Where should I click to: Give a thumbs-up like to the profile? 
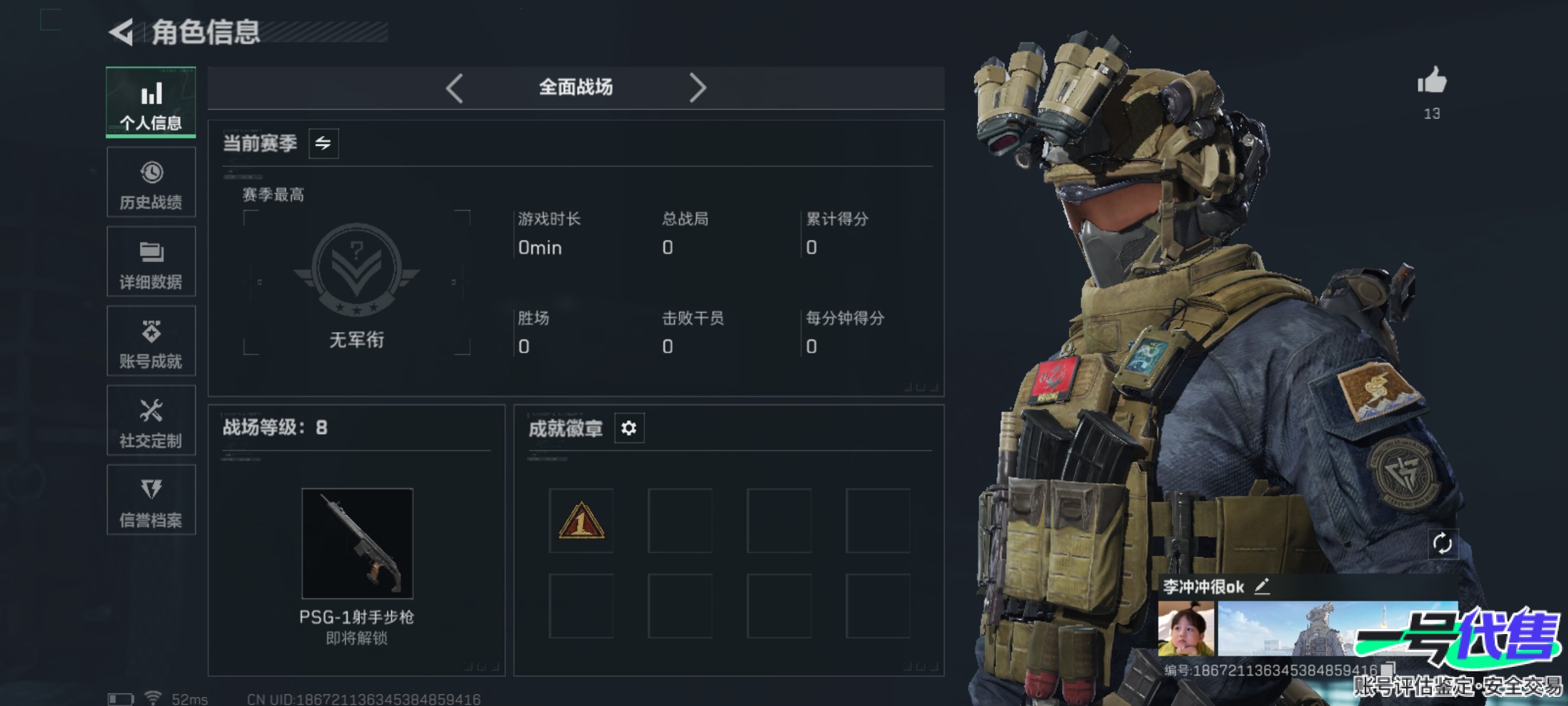tap(1431, 82)
